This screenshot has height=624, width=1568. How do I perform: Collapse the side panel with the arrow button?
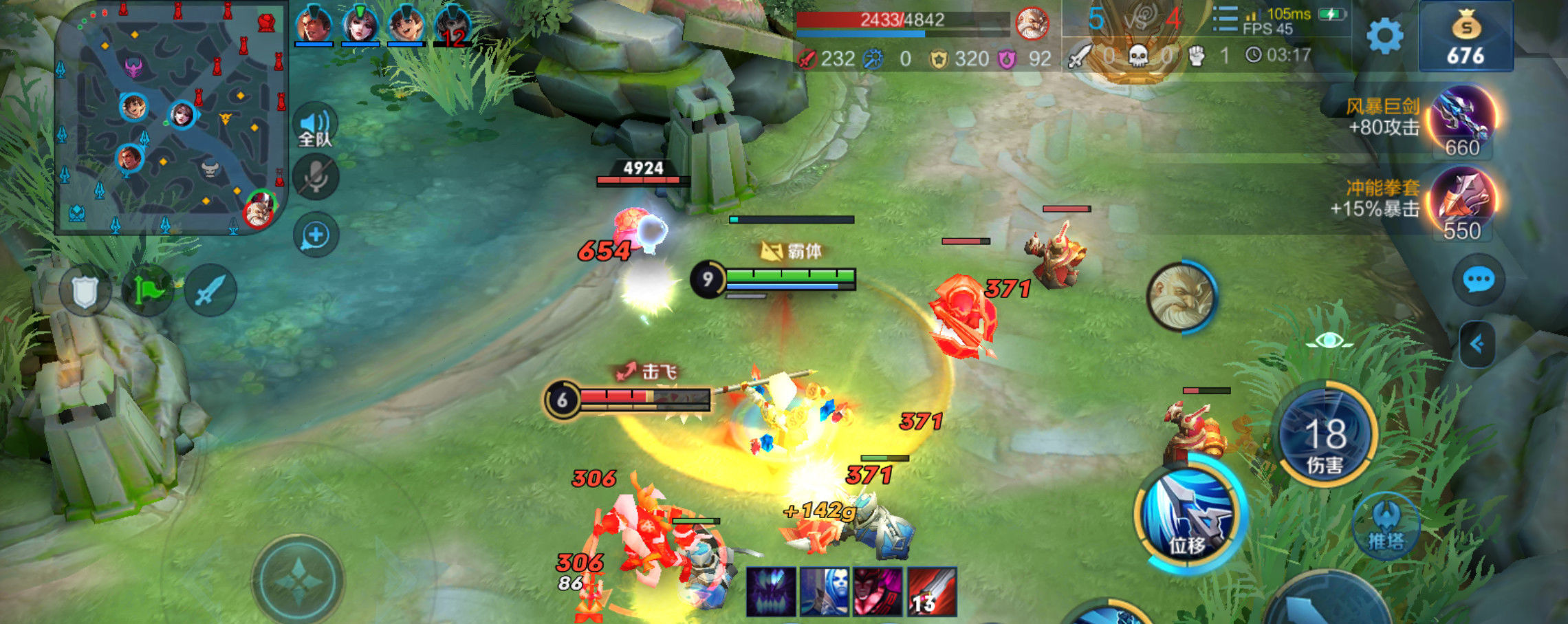1477,344
